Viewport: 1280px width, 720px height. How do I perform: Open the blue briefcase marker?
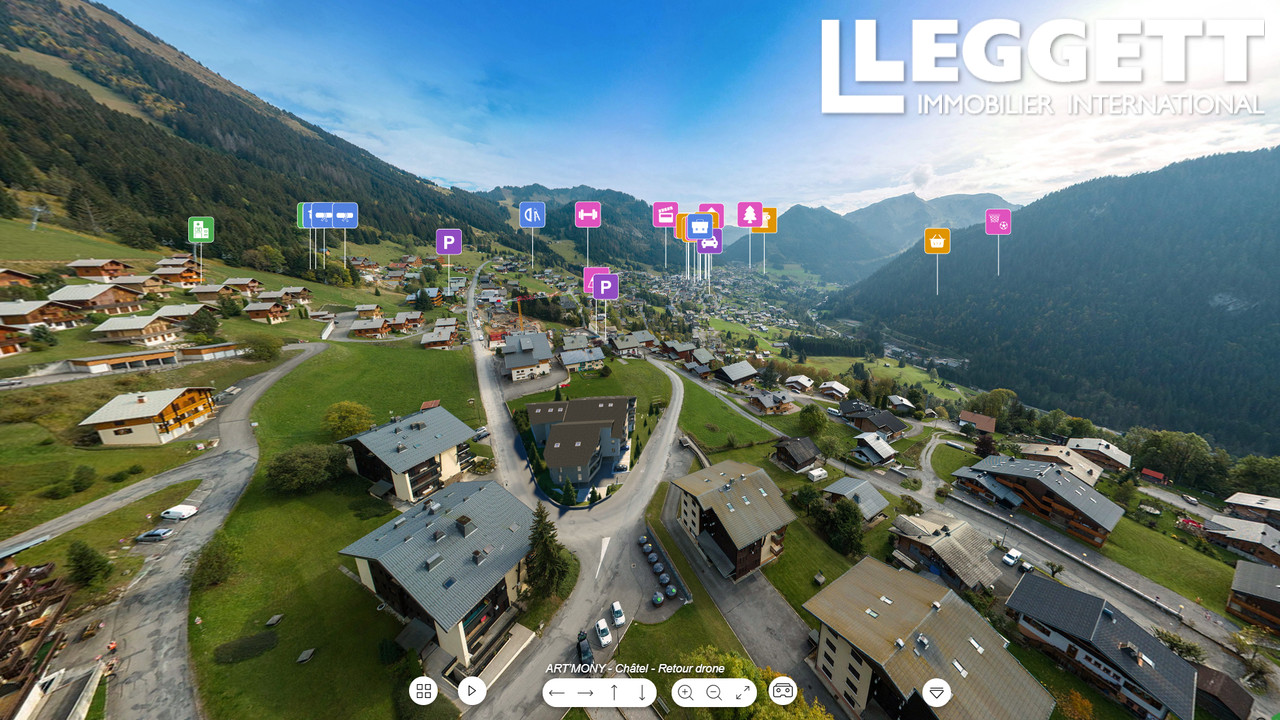pyautogui.click(x=699, y=227)
